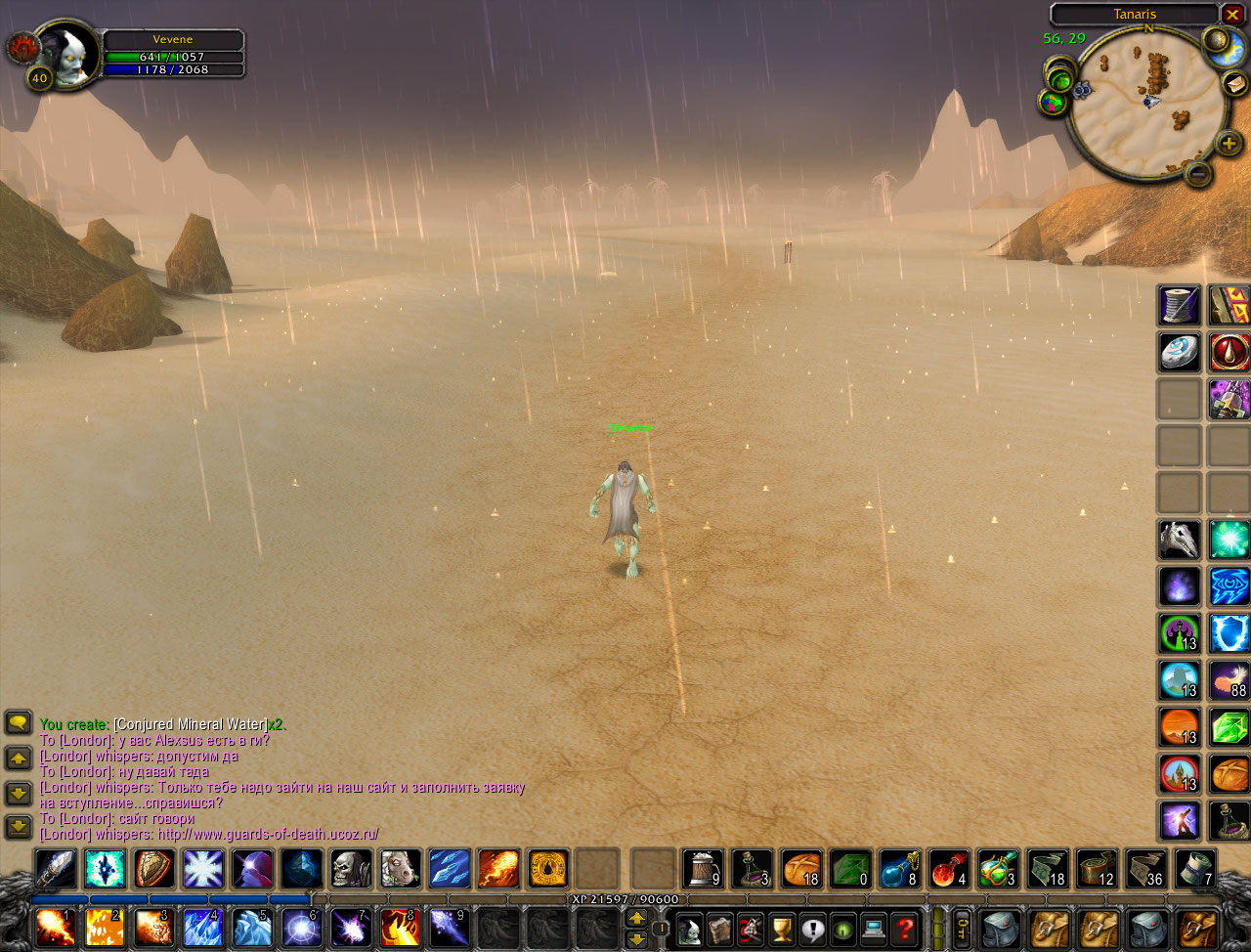Open the mail envelope icon by the minimap
1251x952 pixels.
click(1236, 83)
